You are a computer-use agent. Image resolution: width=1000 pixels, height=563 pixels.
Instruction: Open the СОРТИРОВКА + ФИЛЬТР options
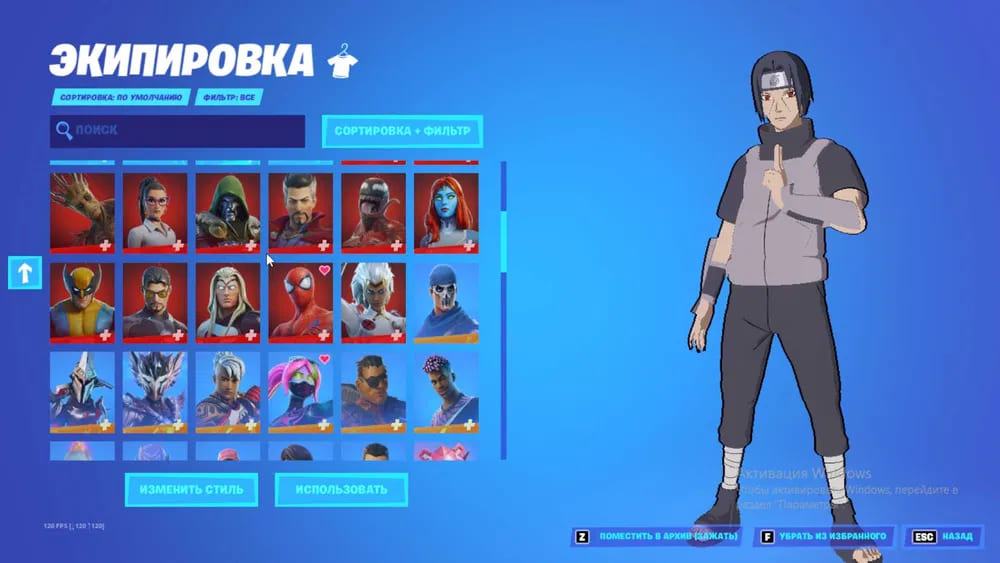(x=402, y=131)
